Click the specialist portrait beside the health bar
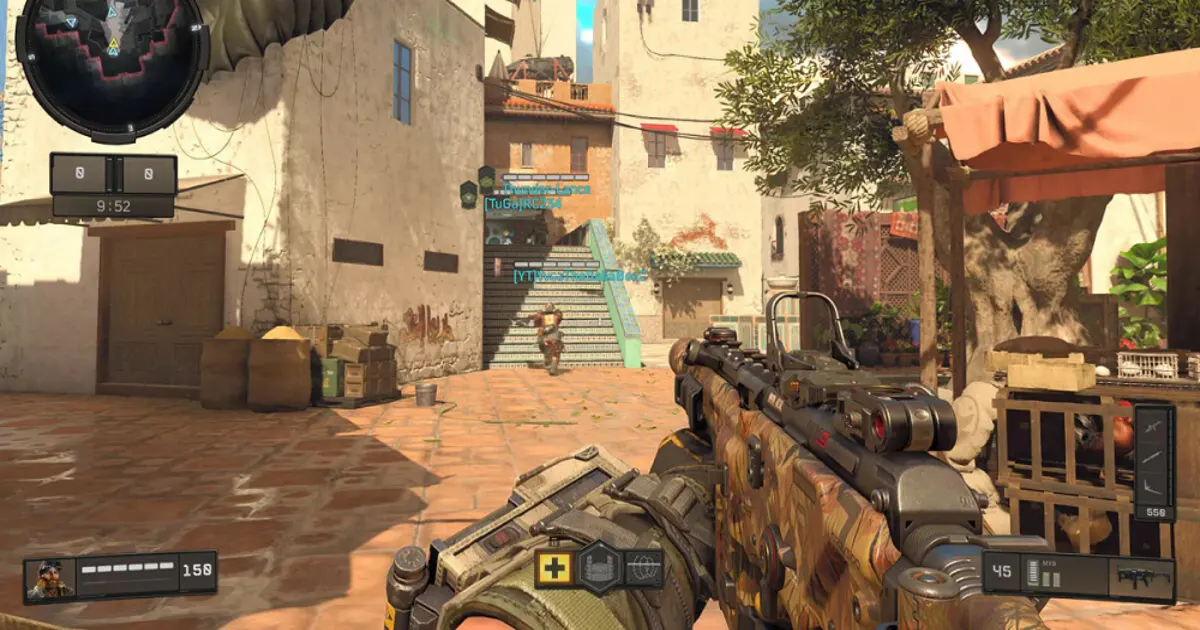1200x630 pixels. click(50, 579)
